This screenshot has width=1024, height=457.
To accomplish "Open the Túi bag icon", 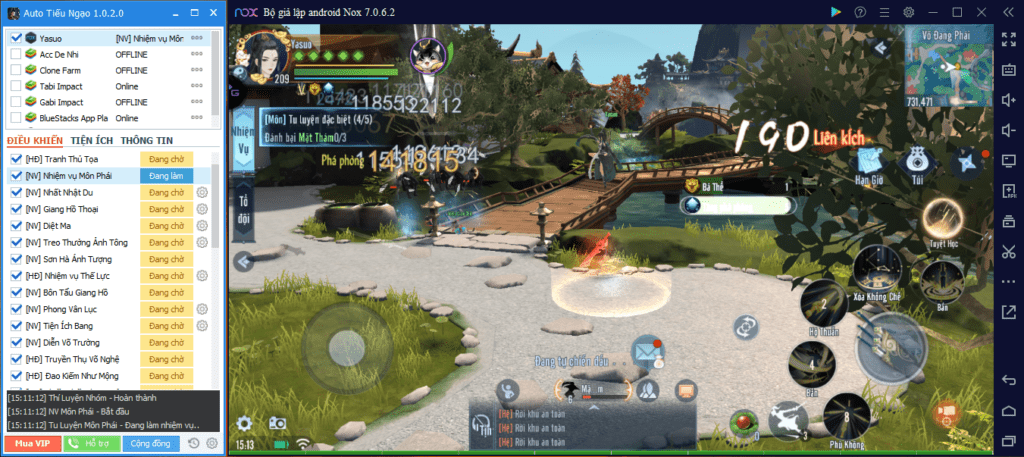I will pos(915,162).
